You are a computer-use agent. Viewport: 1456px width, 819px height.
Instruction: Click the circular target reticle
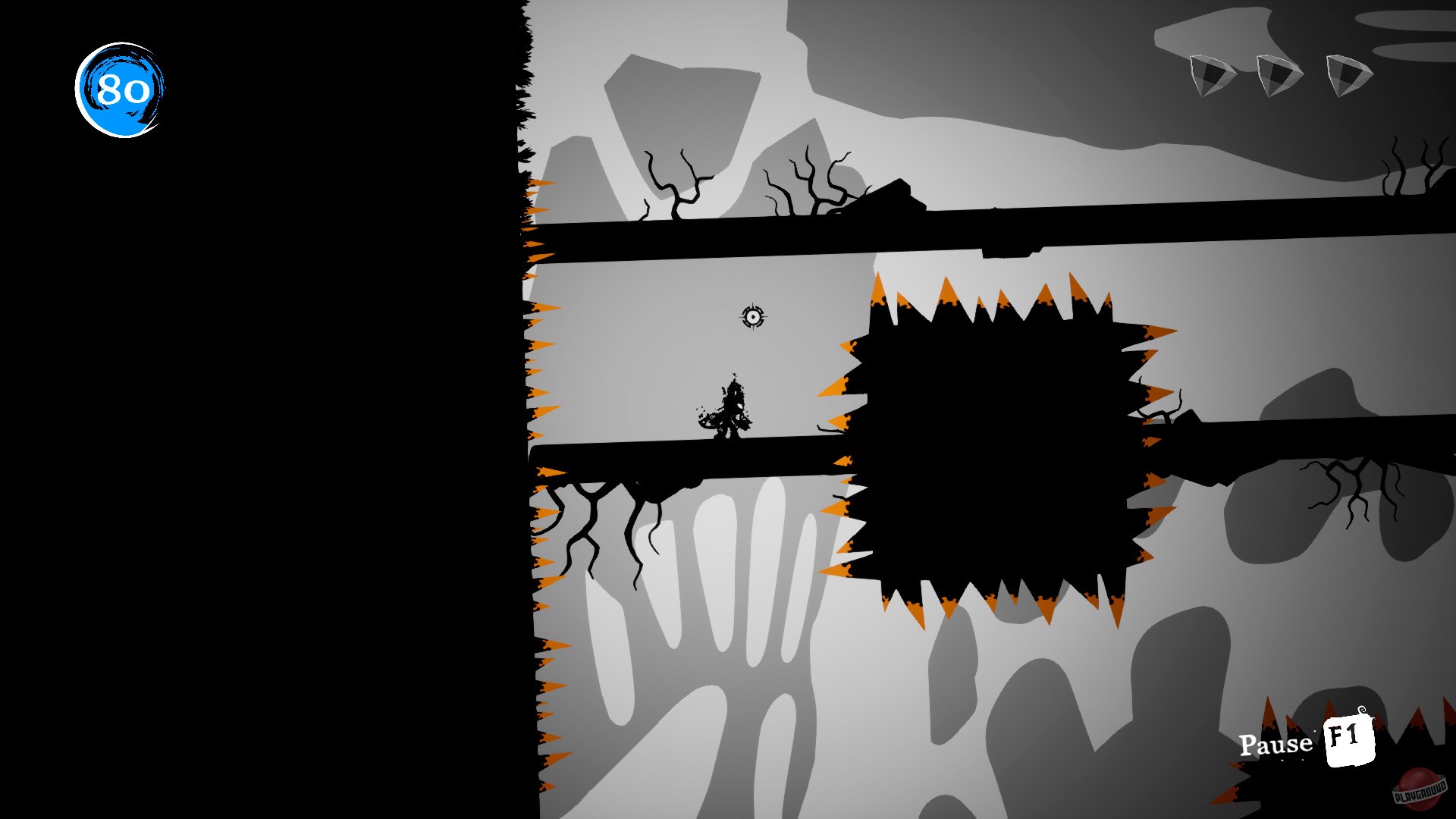click(753, 318)
